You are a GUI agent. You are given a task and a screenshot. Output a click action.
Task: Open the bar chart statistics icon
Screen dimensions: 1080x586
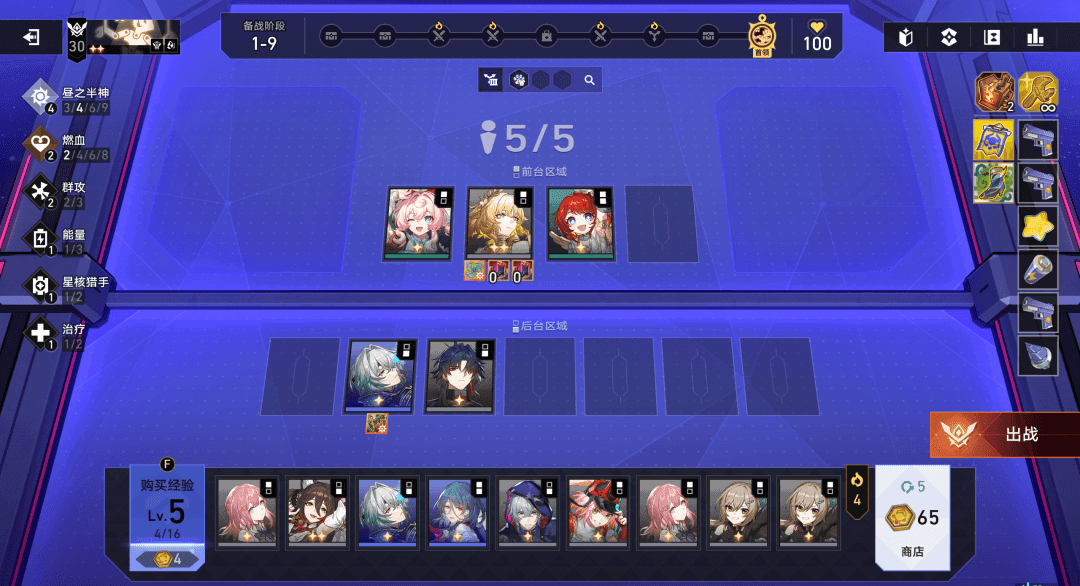tap(1035, 38)
